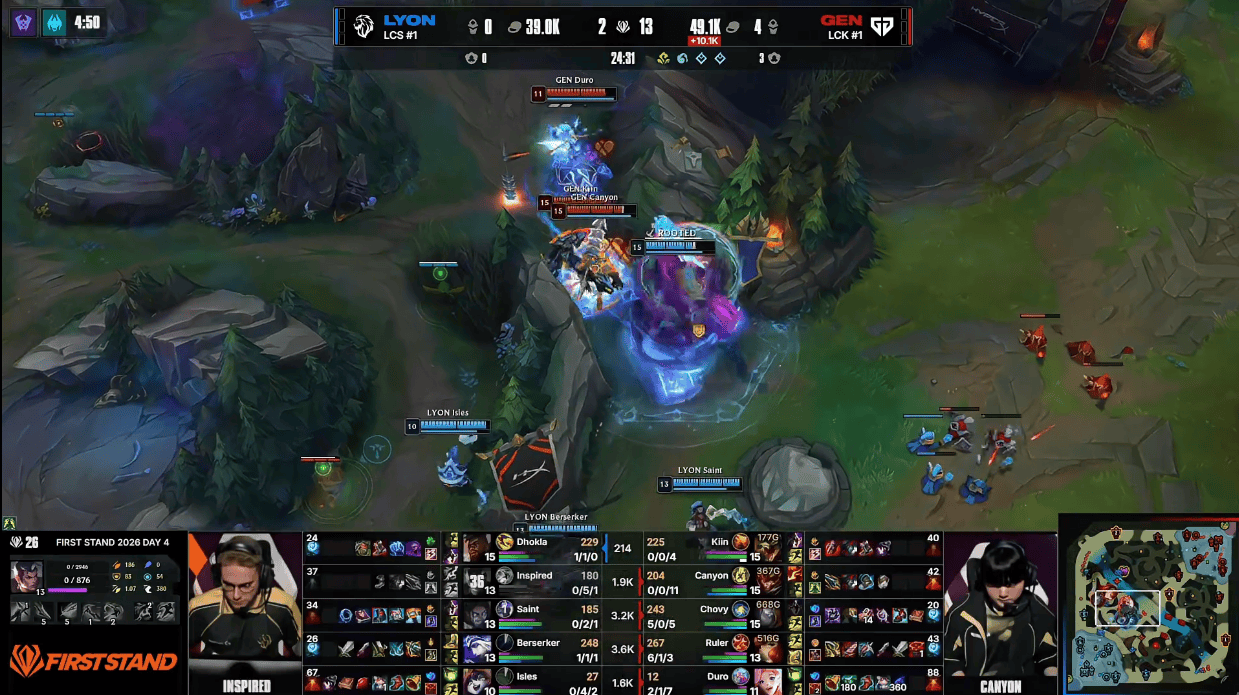The width and height of the screenshot is (1239, 695).
Task: Click the LYON team logo
Action: pyautogui.click(x=364, y=26)
